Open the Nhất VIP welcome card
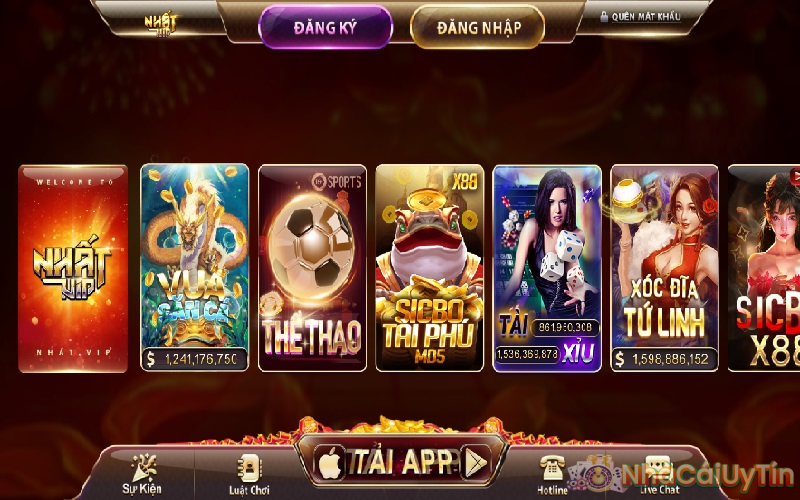800x500 pixels. (73, 268)
